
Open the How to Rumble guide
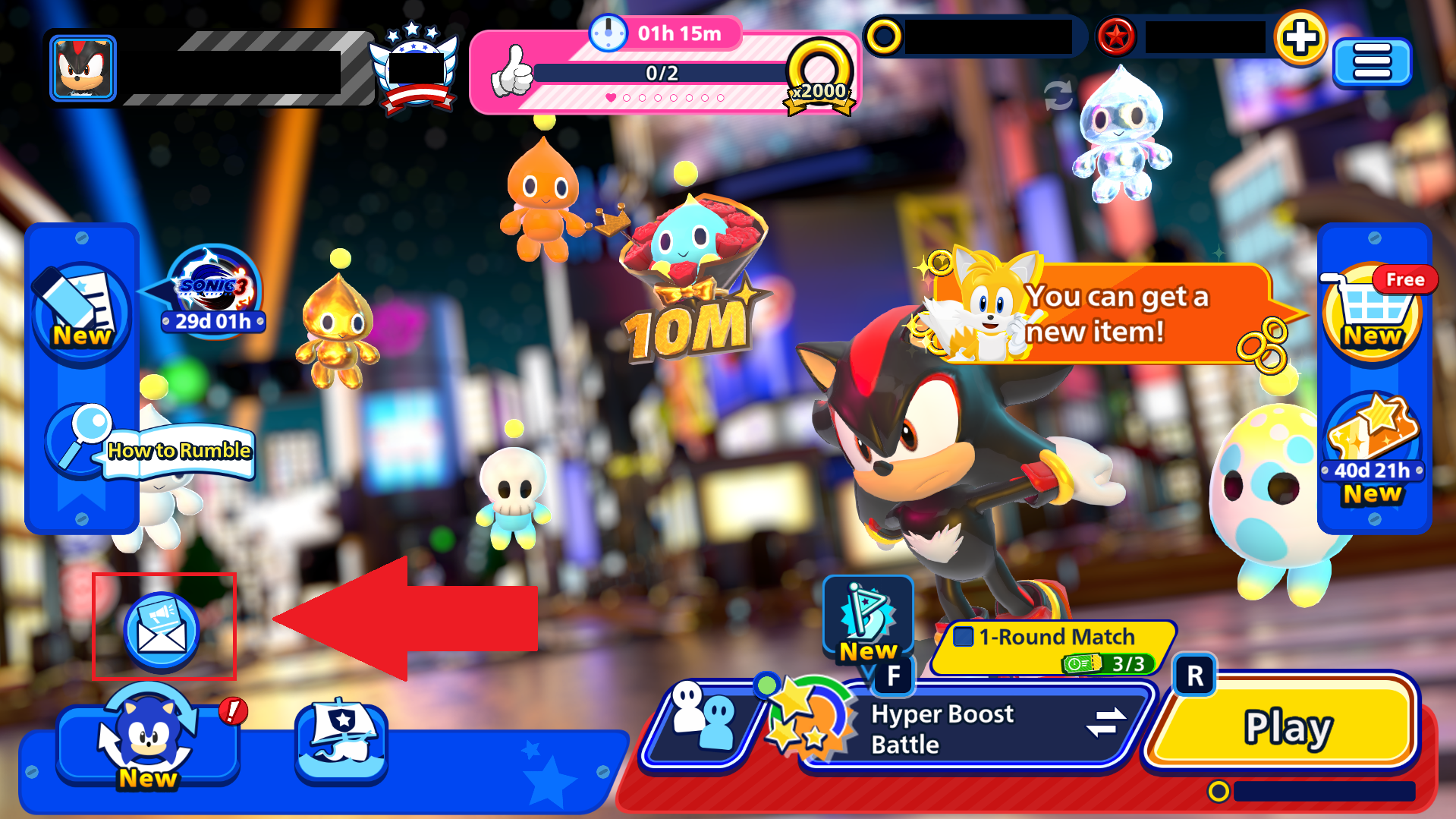tap(152, 448)
